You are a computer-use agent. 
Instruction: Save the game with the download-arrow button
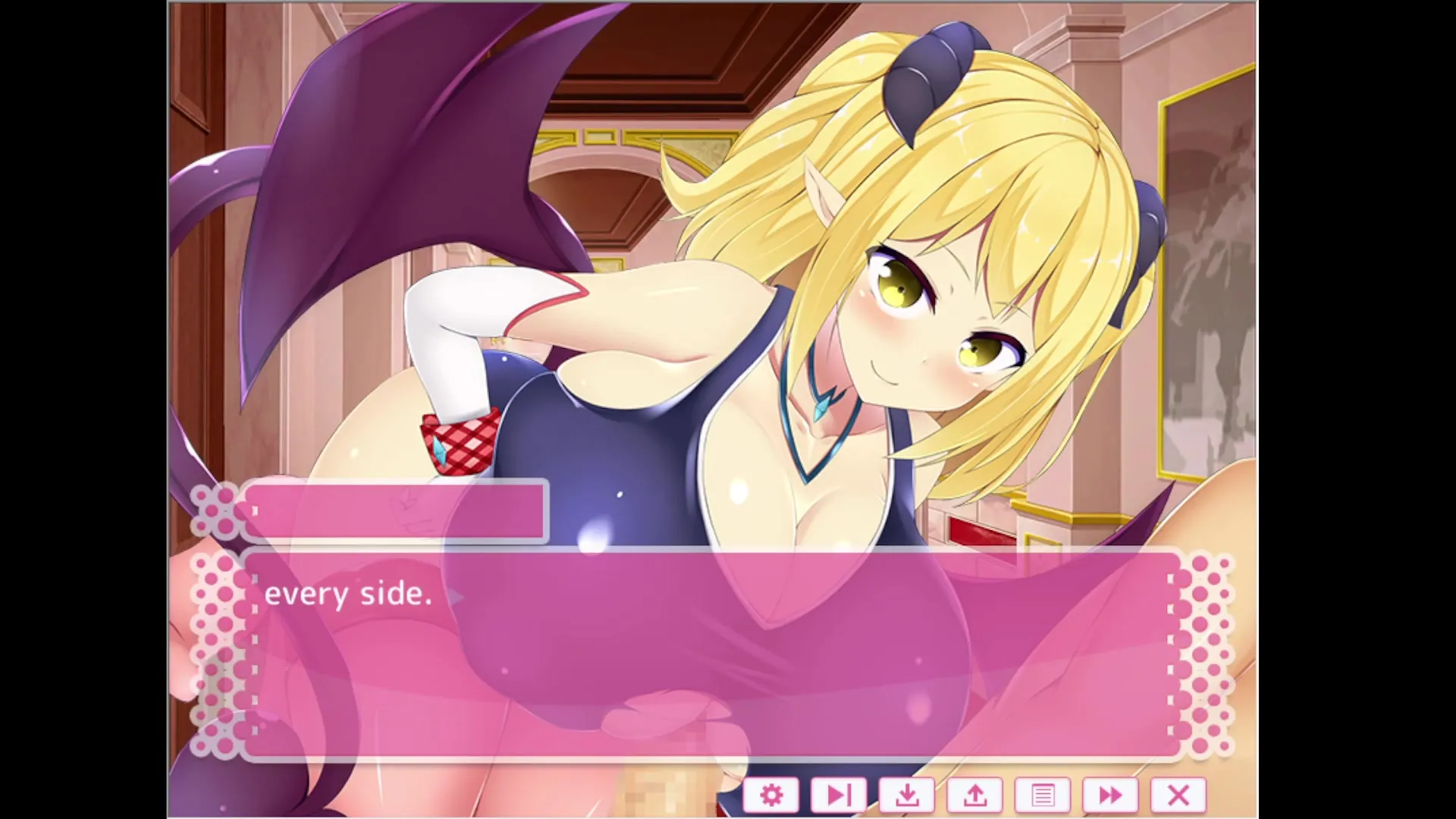[907, 795]
